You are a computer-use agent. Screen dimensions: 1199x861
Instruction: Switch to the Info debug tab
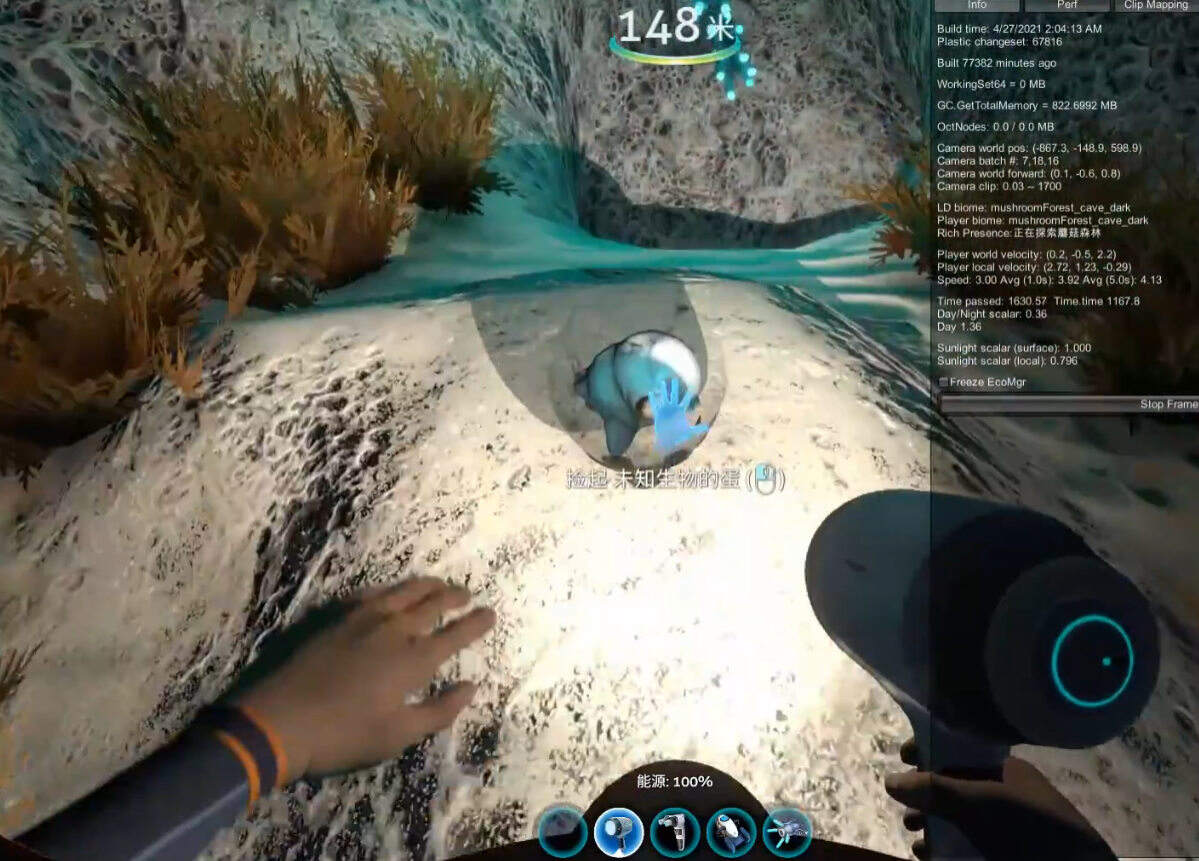tap(977, 5)
